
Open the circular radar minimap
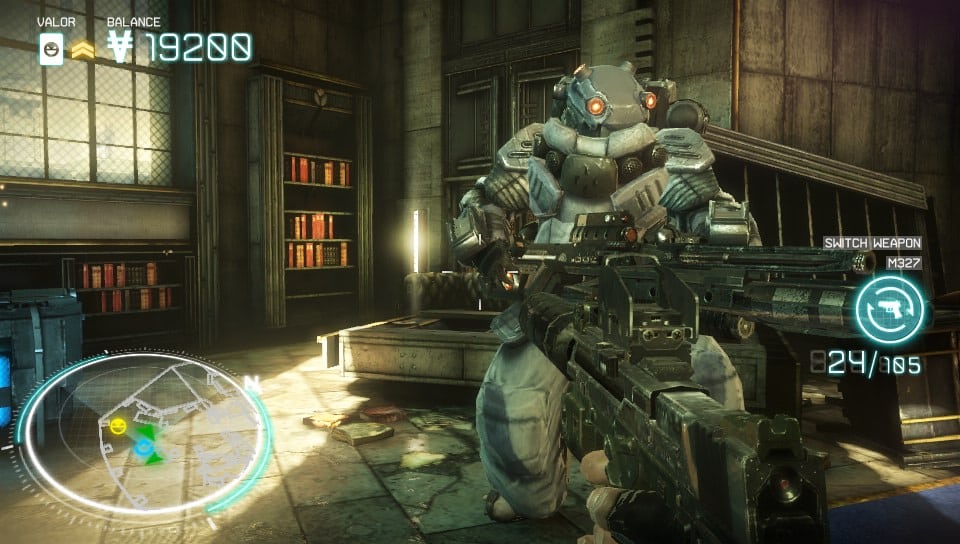pos(143,437)
